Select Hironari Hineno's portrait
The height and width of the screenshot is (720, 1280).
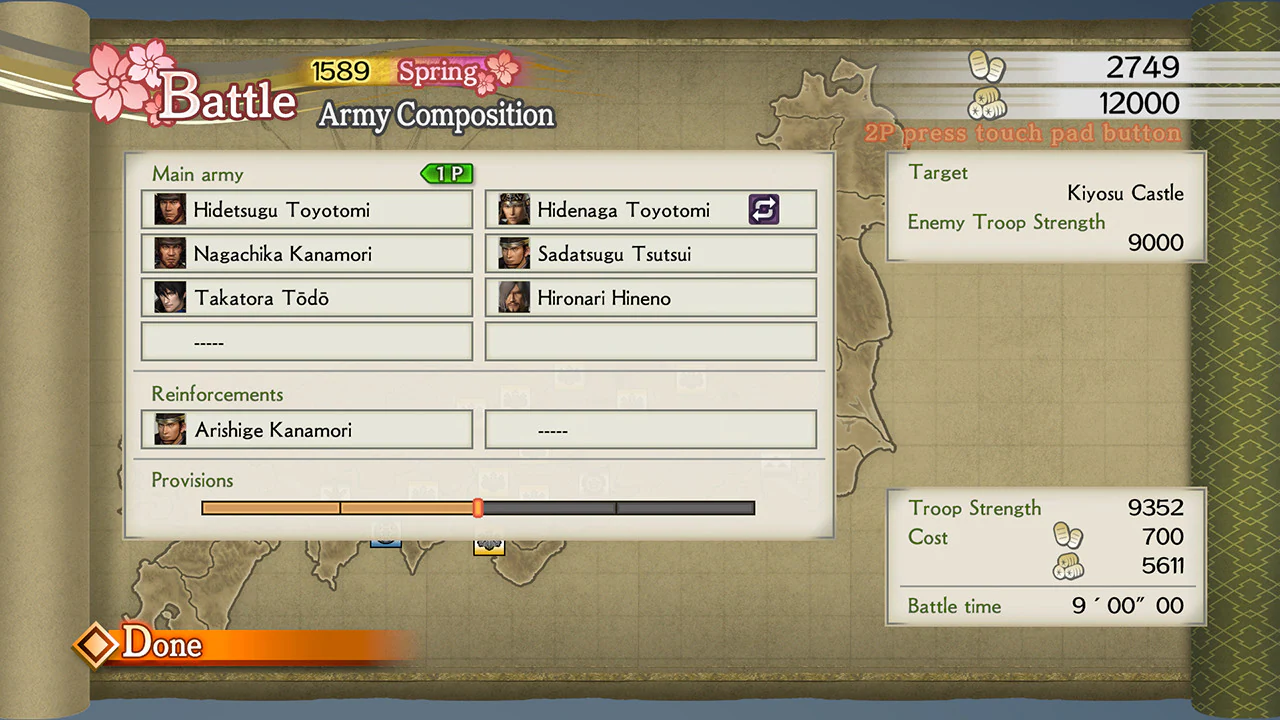pos(514,298)
